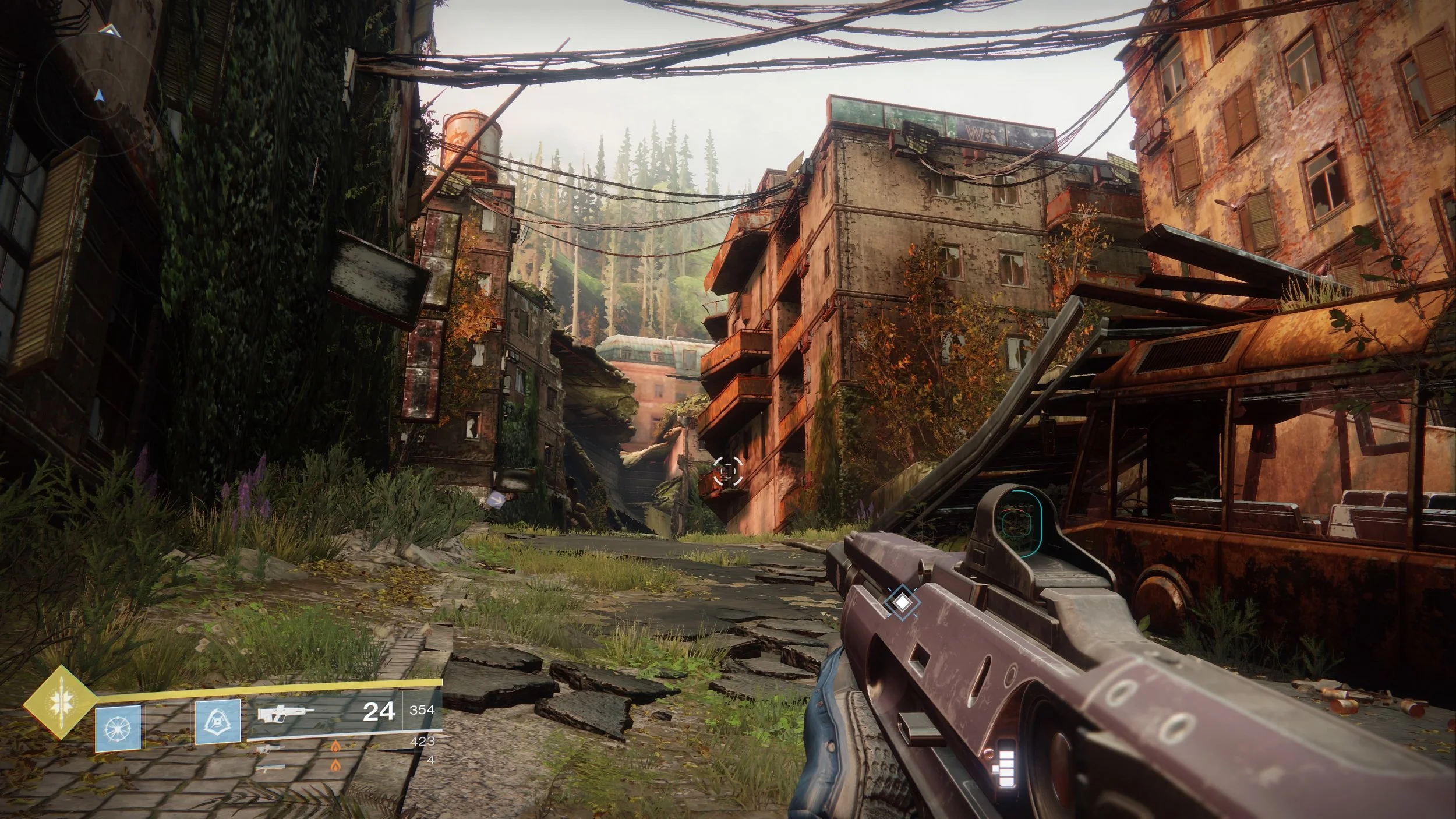
Task: Select the equipped auto rifle weapon icon
Action: (285, 713)
